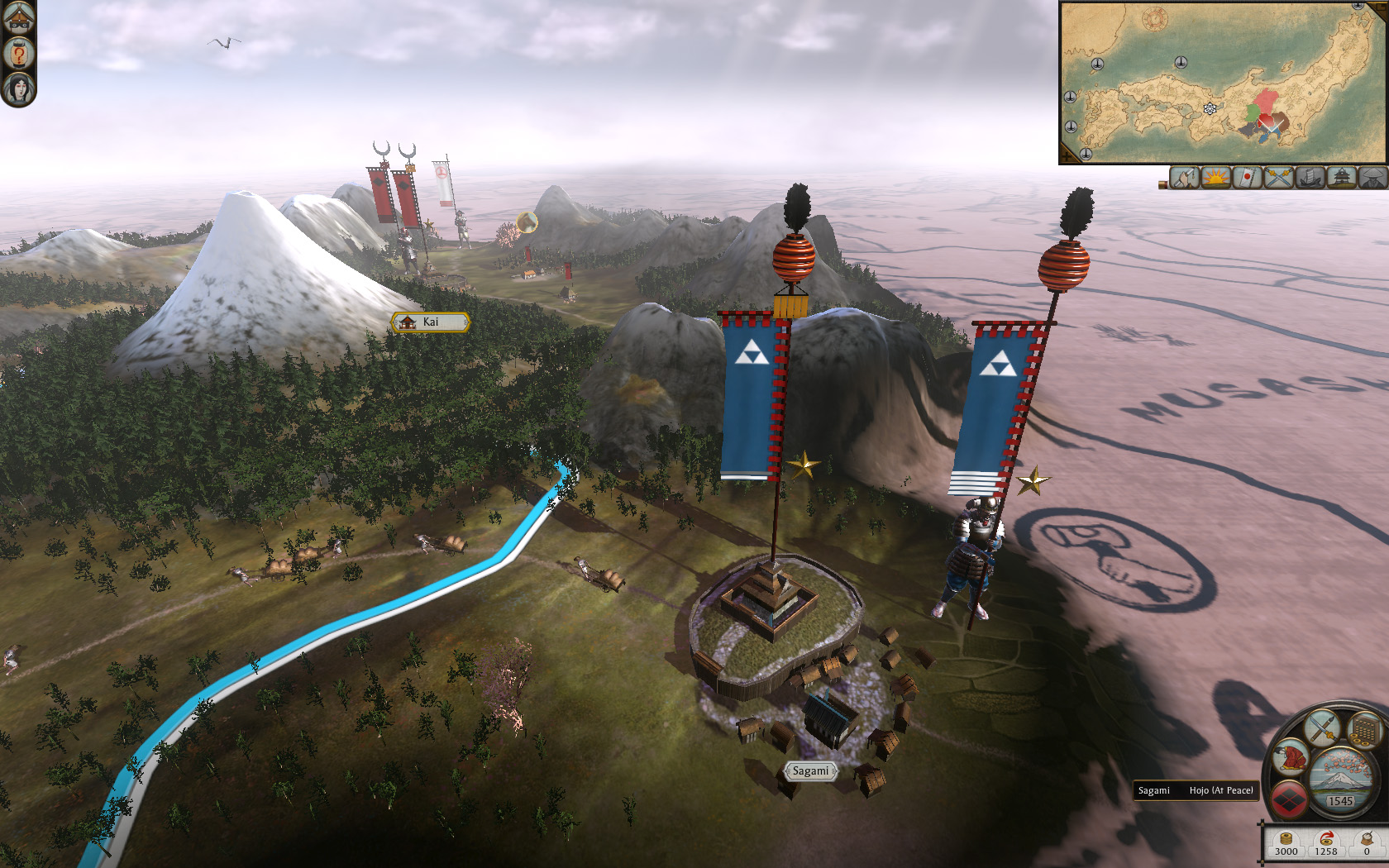Viewport: 1389px width, 868px height.
Task: Open the question mark lantern help
Action: [x=18, y=54]
